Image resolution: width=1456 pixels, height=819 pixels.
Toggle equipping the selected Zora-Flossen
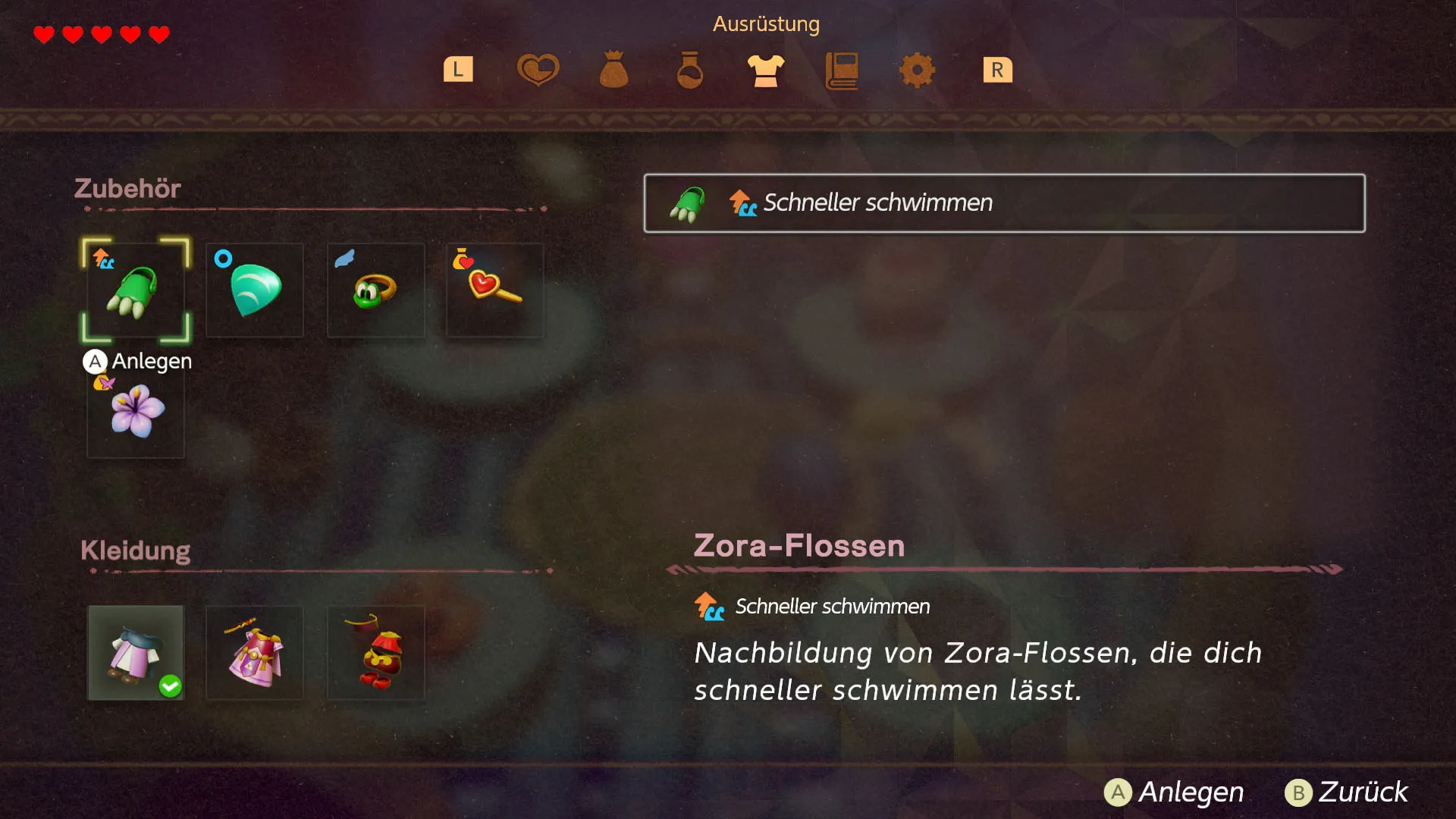(x=135, y=290)
